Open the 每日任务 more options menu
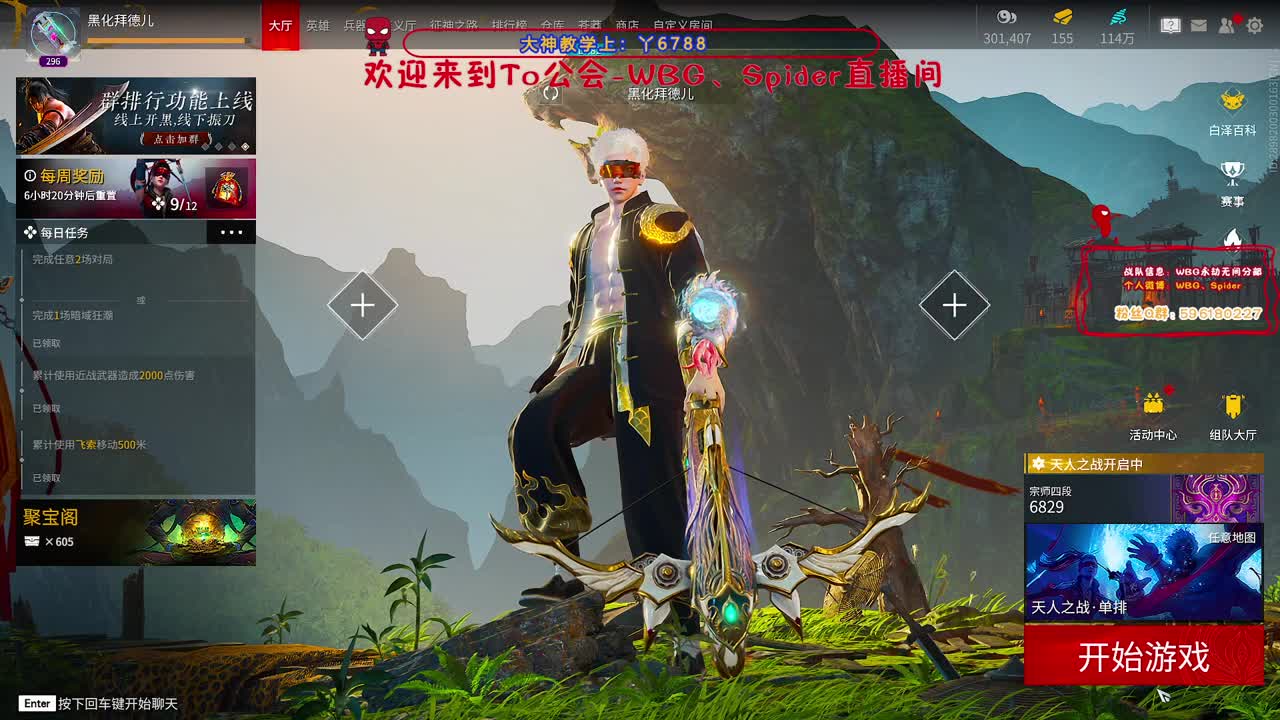This screenshot has width=1280, height=720. pyautogui.click(x=232, y=232)
